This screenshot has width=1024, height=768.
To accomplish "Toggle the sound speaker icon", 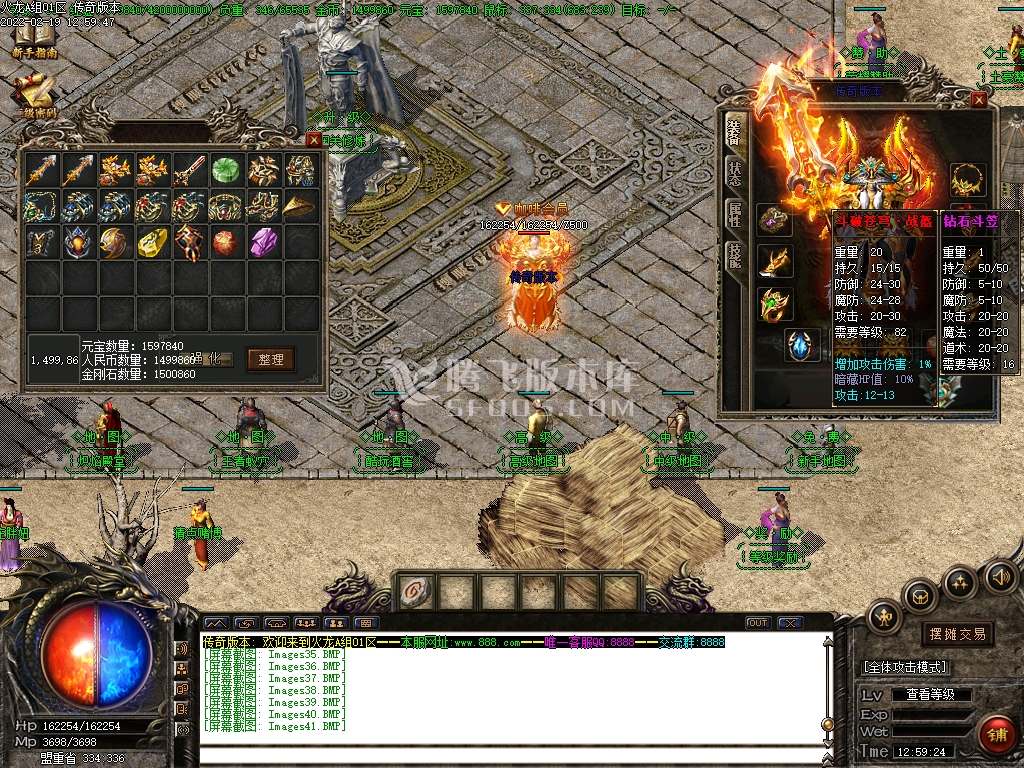I will (x=1001, y=577).
